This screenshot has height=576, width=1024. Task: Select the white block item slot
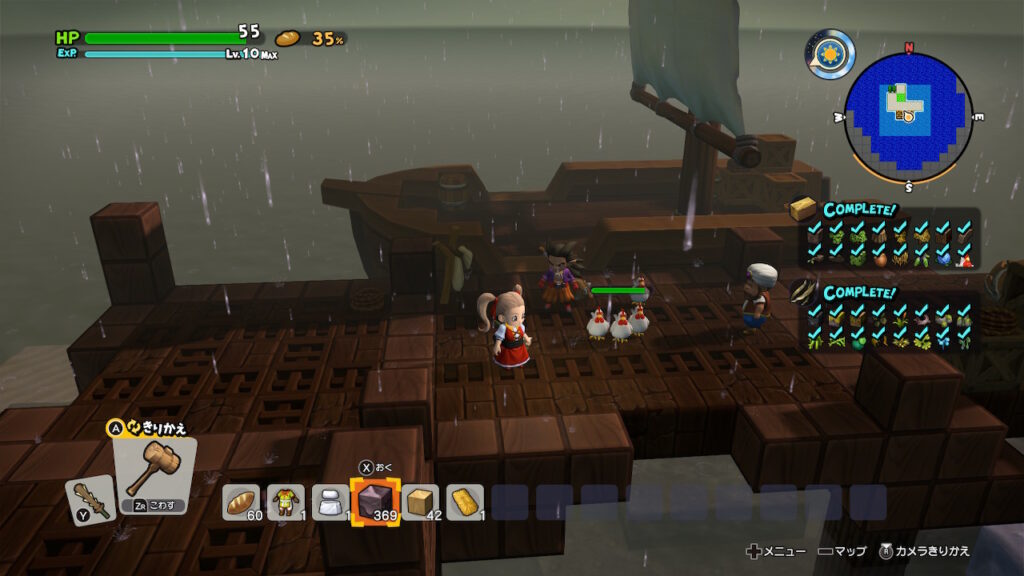[x=330, y=502]
